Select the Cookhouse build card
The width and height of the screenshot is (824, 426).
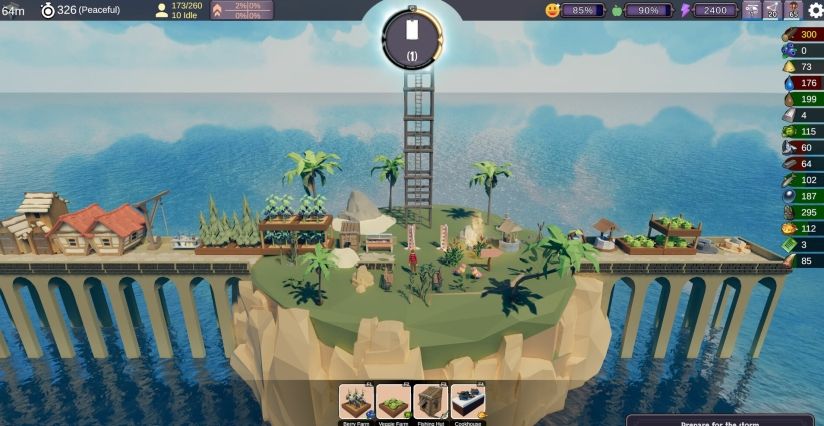pyautogui.click(x=467, y=402)
